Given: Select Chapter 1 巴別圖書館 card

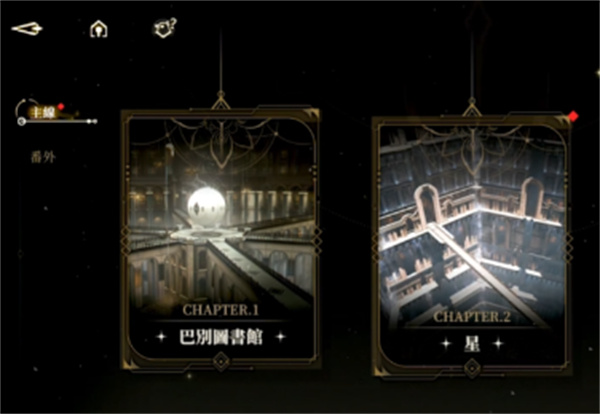Looking at the screenshot, I should click(220, 238).
